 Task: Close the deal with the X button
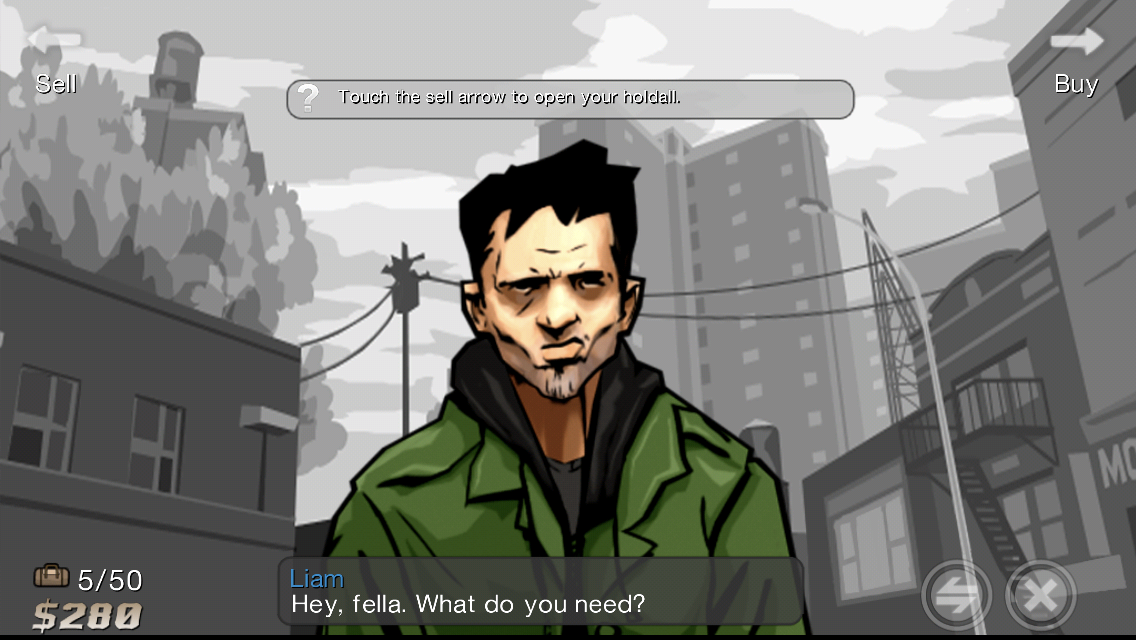pyautogui.click(x=1040, y=596)
